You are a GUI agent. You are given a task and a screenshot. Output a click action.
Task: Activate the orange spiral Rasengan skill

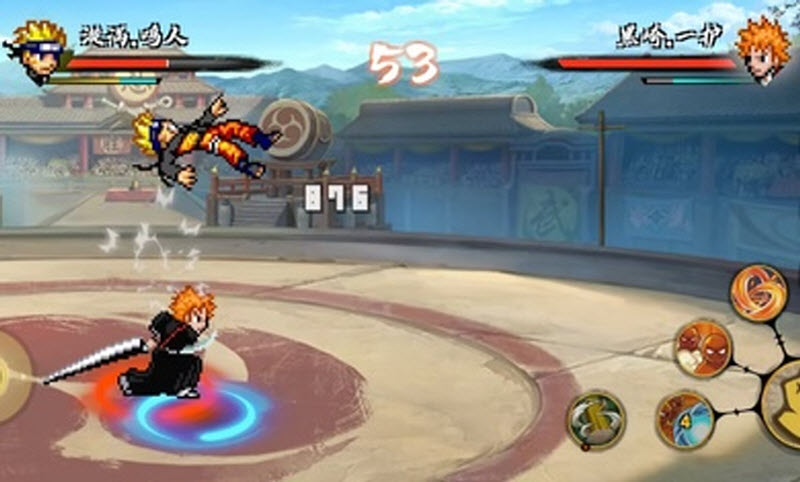758,291
